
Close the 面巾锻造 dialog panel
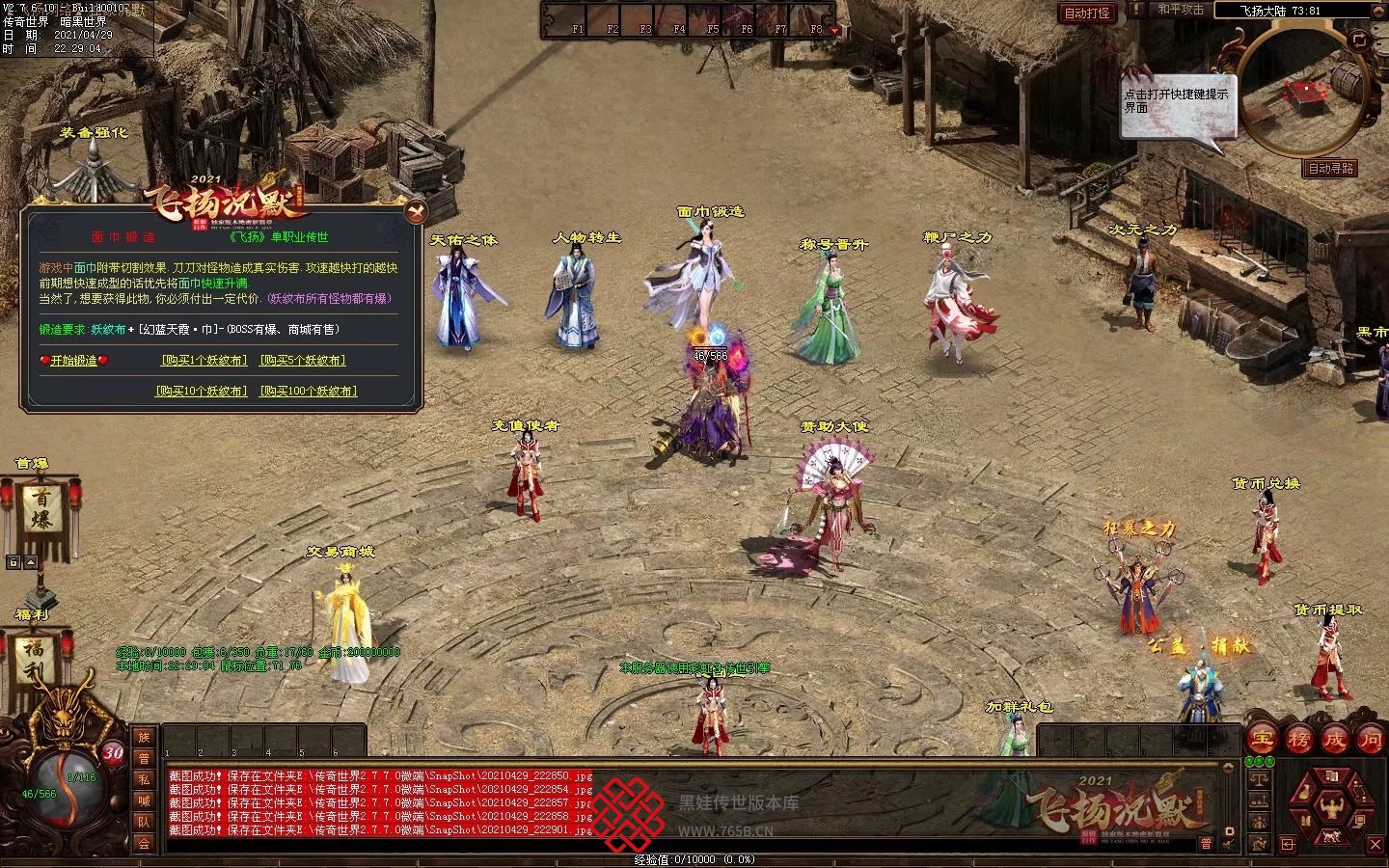tap(415, 210)
